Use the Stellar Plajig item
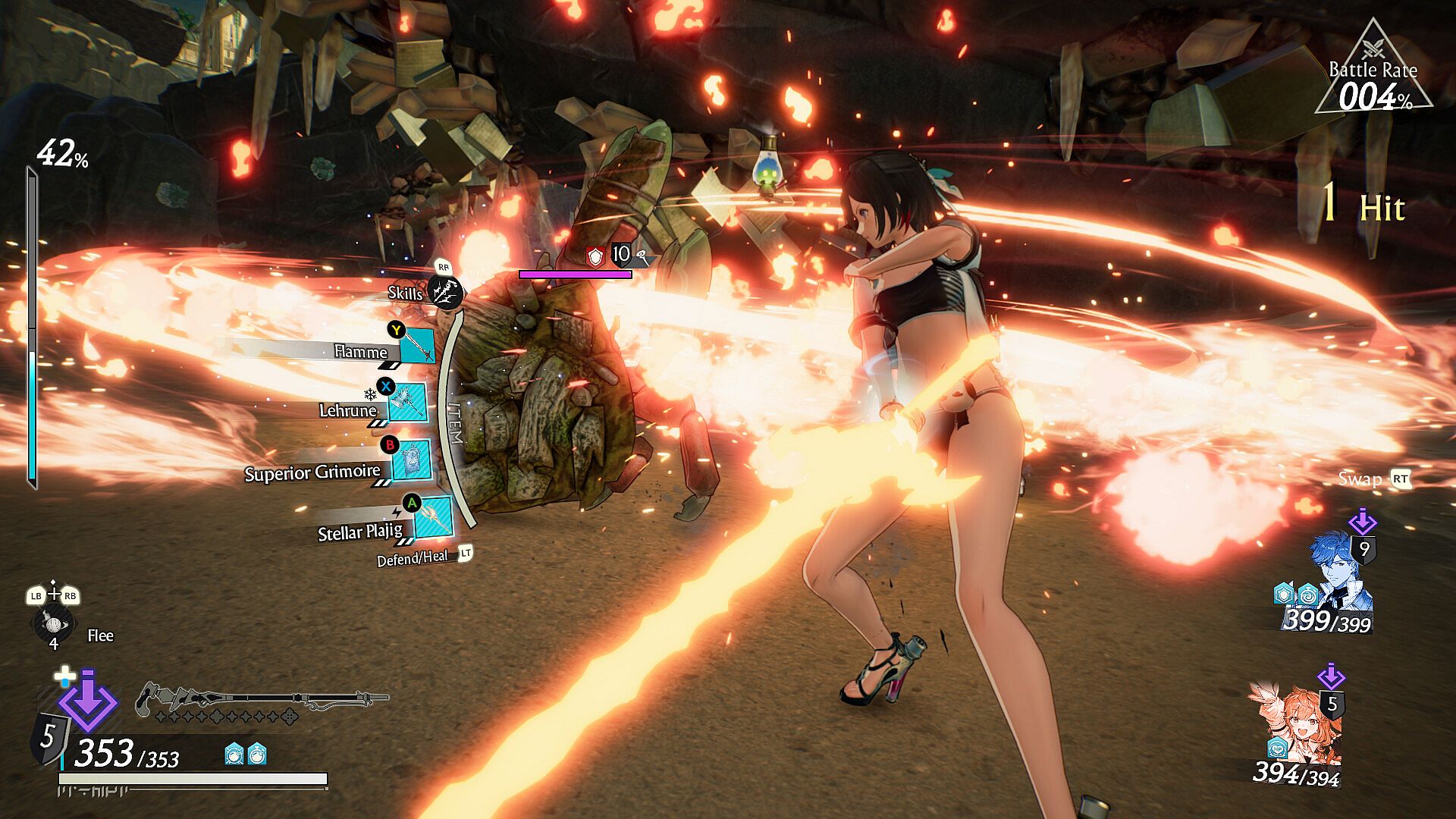This screenshot has width=1456, height=819. tap(434, 517)
